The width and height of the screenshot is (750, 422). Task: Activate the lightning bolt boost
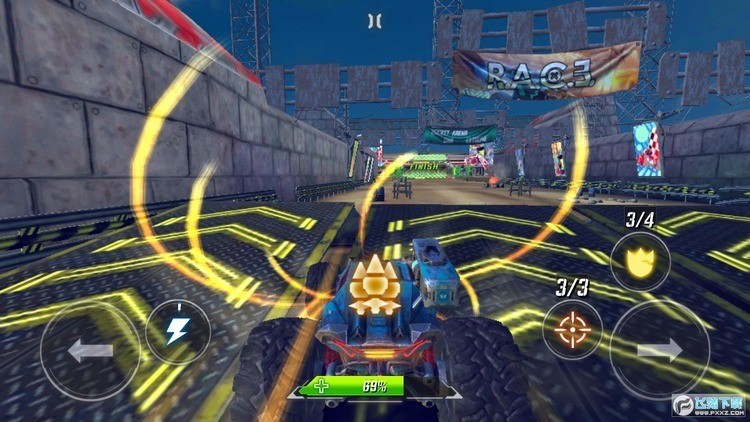coord(178,331)
